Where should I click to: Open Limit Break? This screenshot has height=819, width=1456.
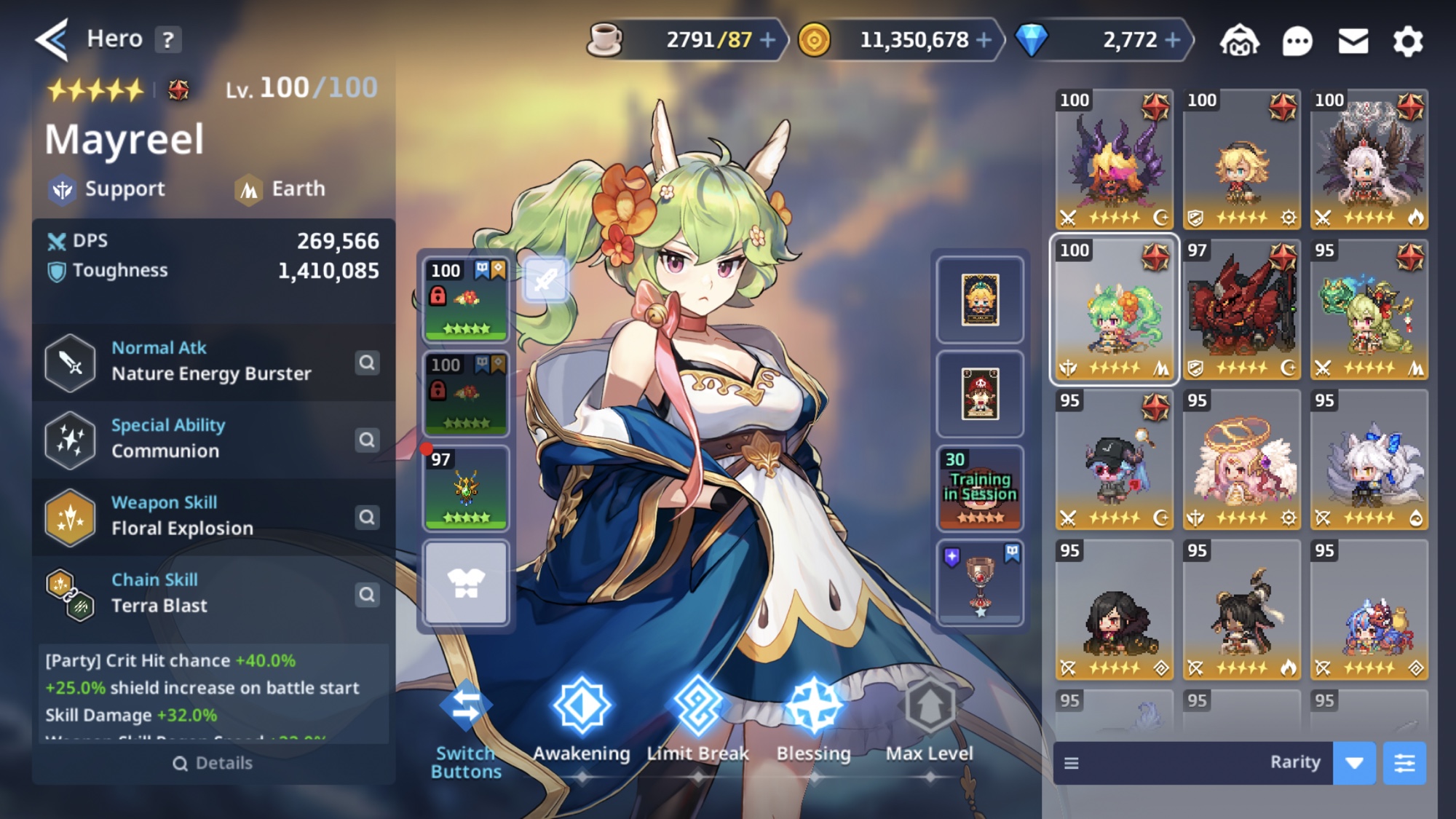point(697,721)
